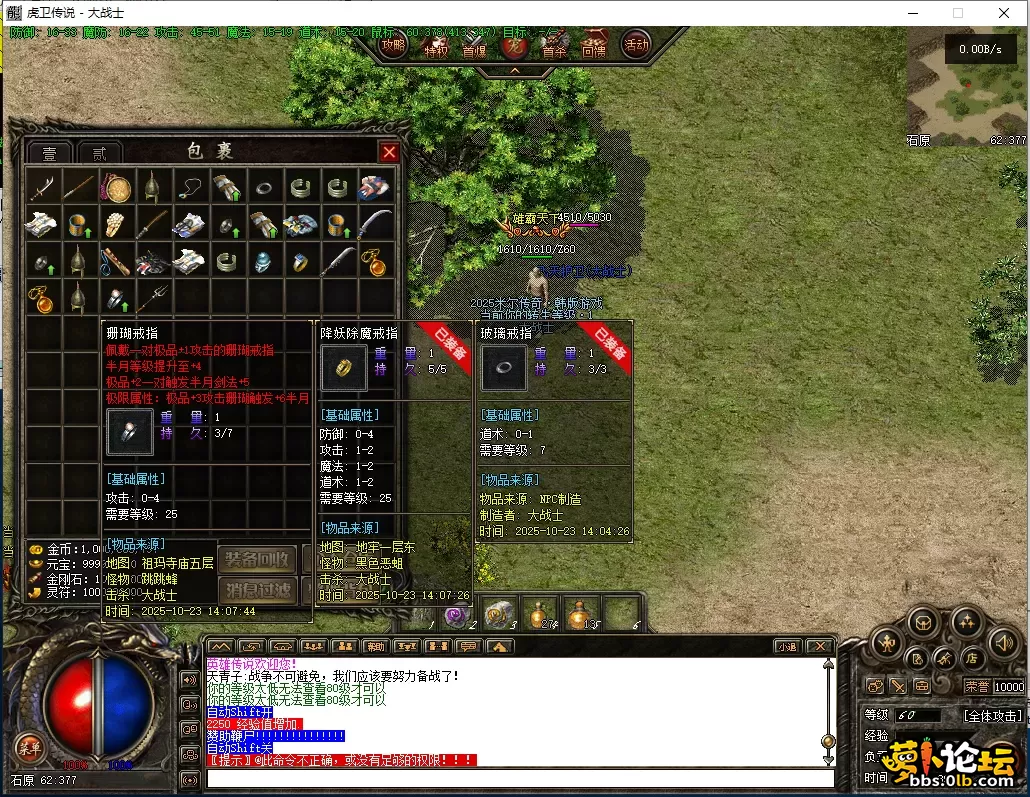This screenshot has width=1030, height=797.
Task: Close the 包裹 bag window
Action: [x=389, y=152]
